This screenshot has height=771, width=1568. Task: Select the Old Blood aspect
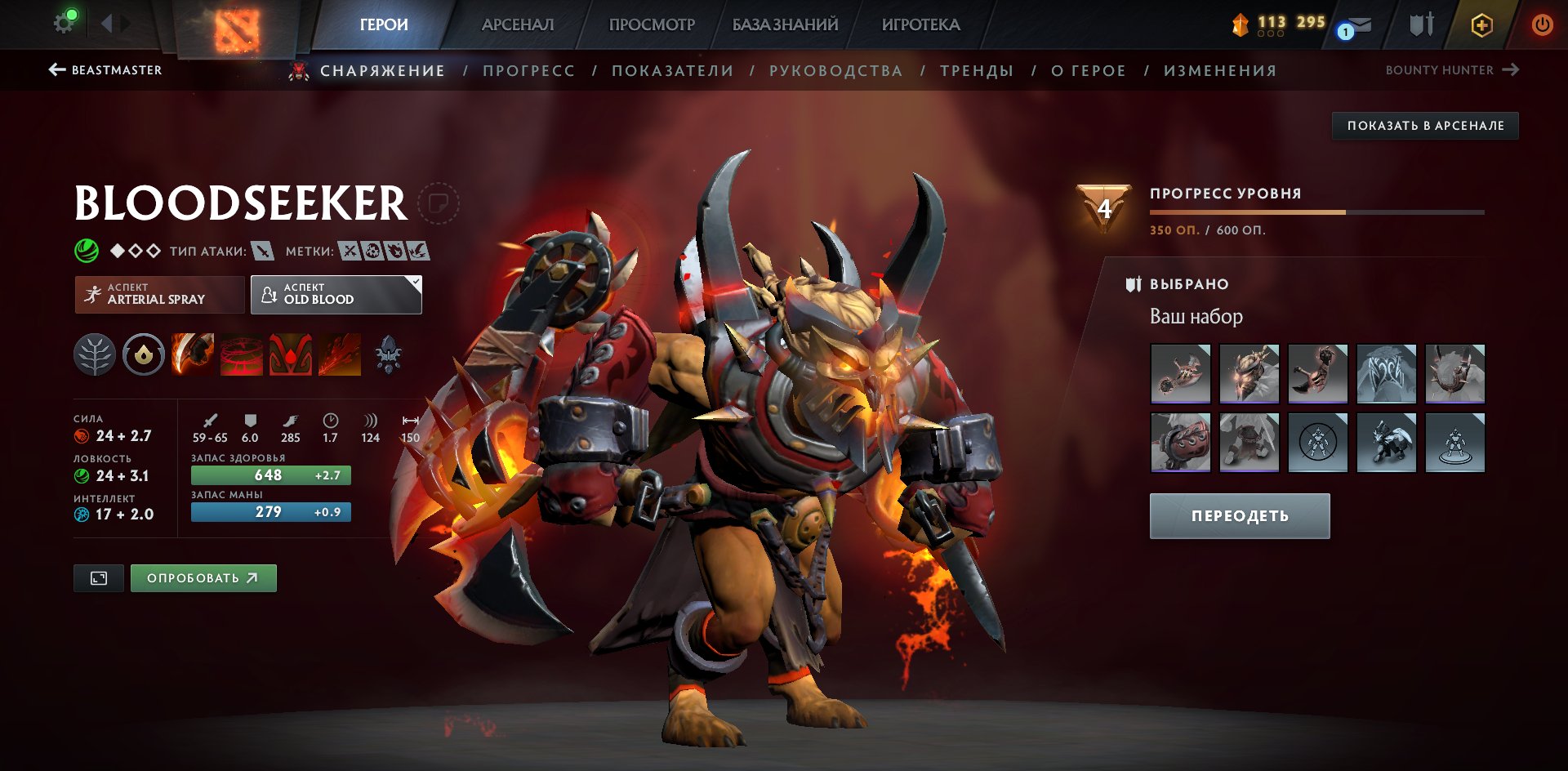point(335,294)
